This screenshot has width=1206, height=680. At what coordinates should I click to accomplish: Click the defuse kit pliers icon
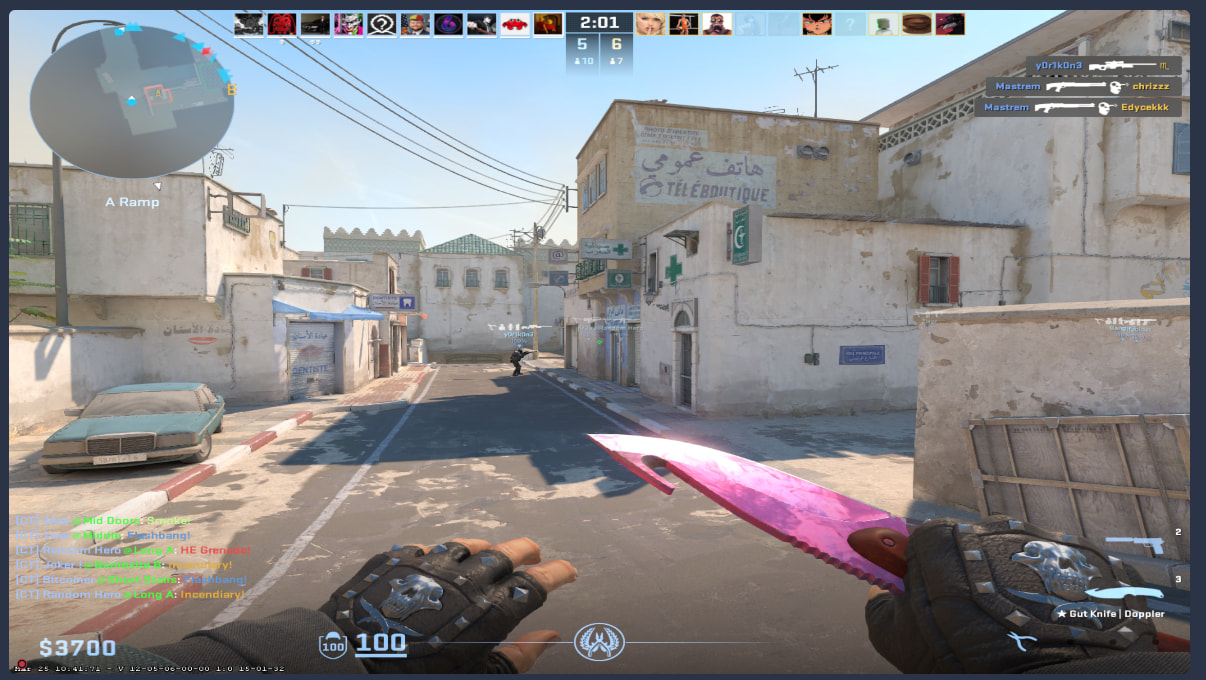coord(1020,642)
